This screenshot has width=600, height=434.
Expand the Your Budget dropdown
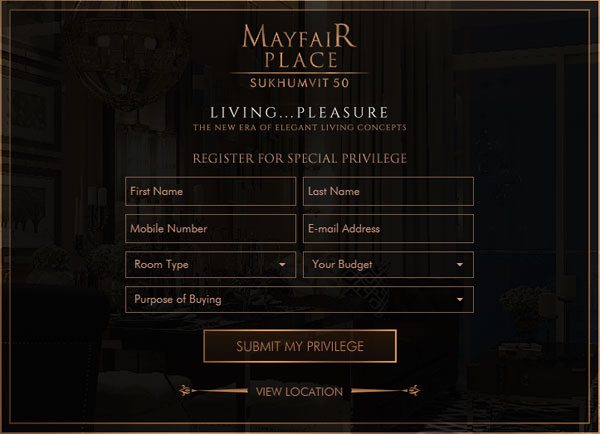tap(388, 265)
